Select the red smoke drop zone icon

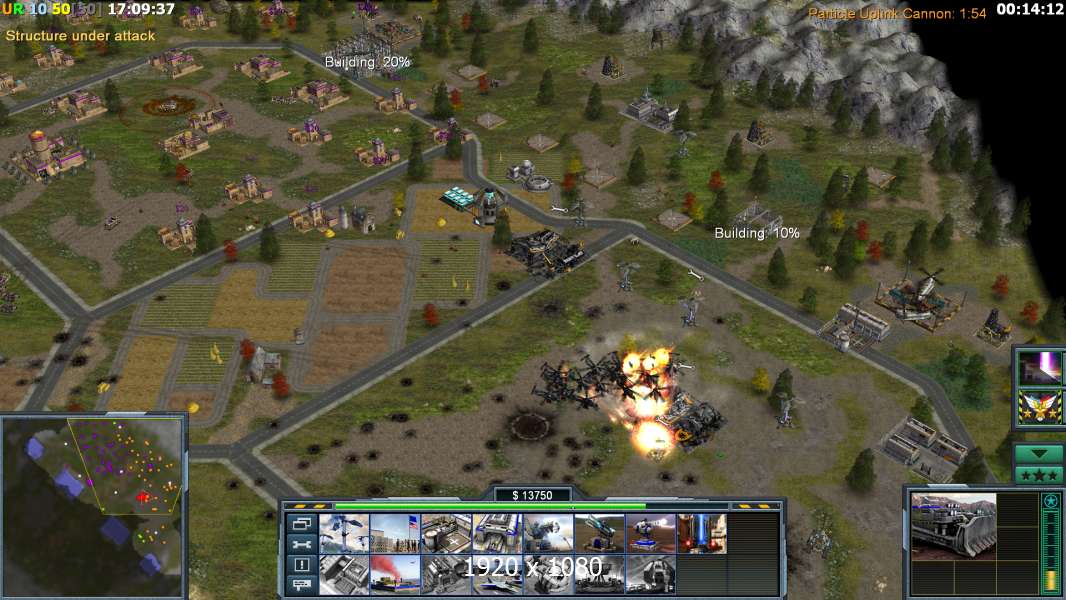[395, 574]
